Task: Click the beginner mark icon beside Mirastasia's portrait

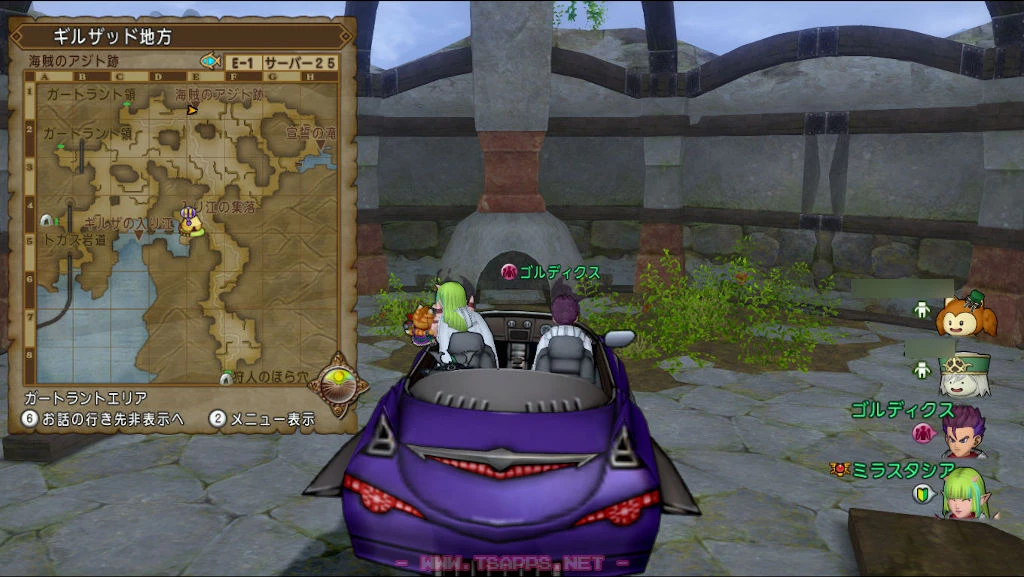Action: 922,493
